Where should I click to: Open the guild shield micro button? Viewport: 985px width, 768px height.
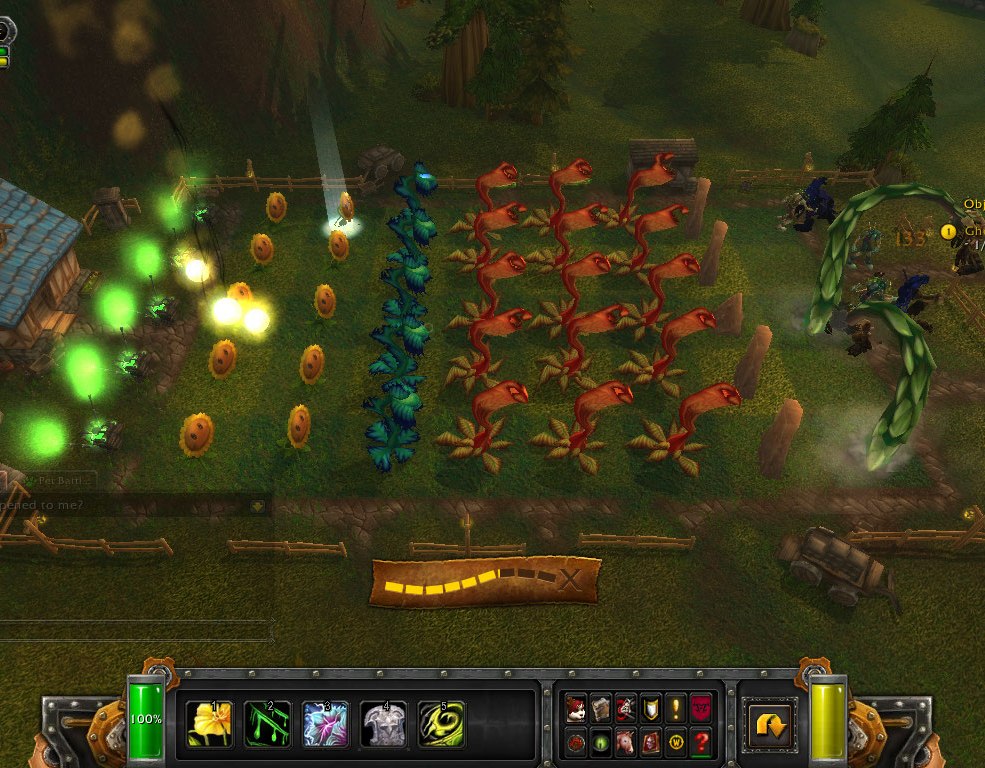[650, 709]
